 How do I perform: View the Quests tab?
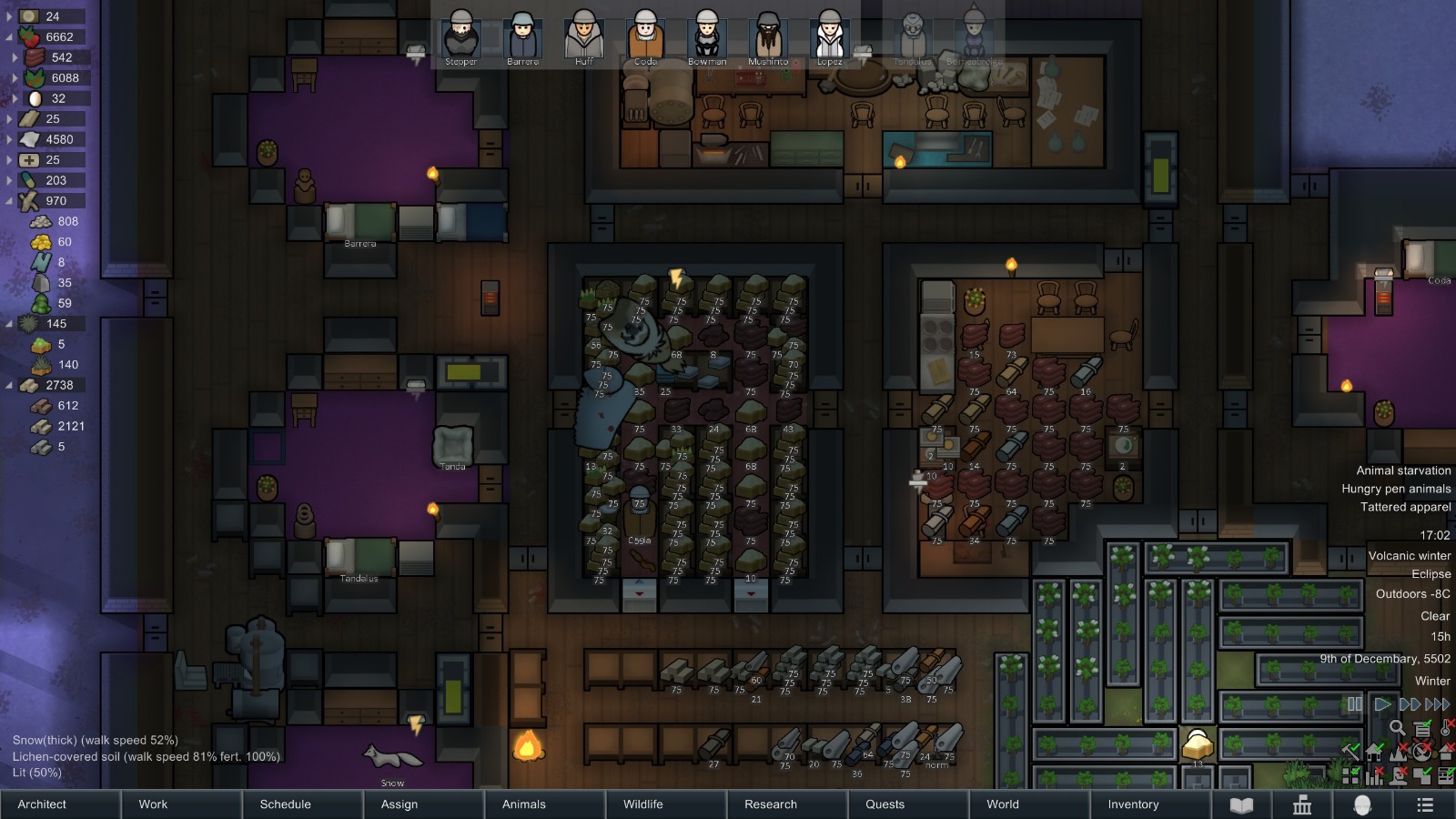(x=907, y=804)
